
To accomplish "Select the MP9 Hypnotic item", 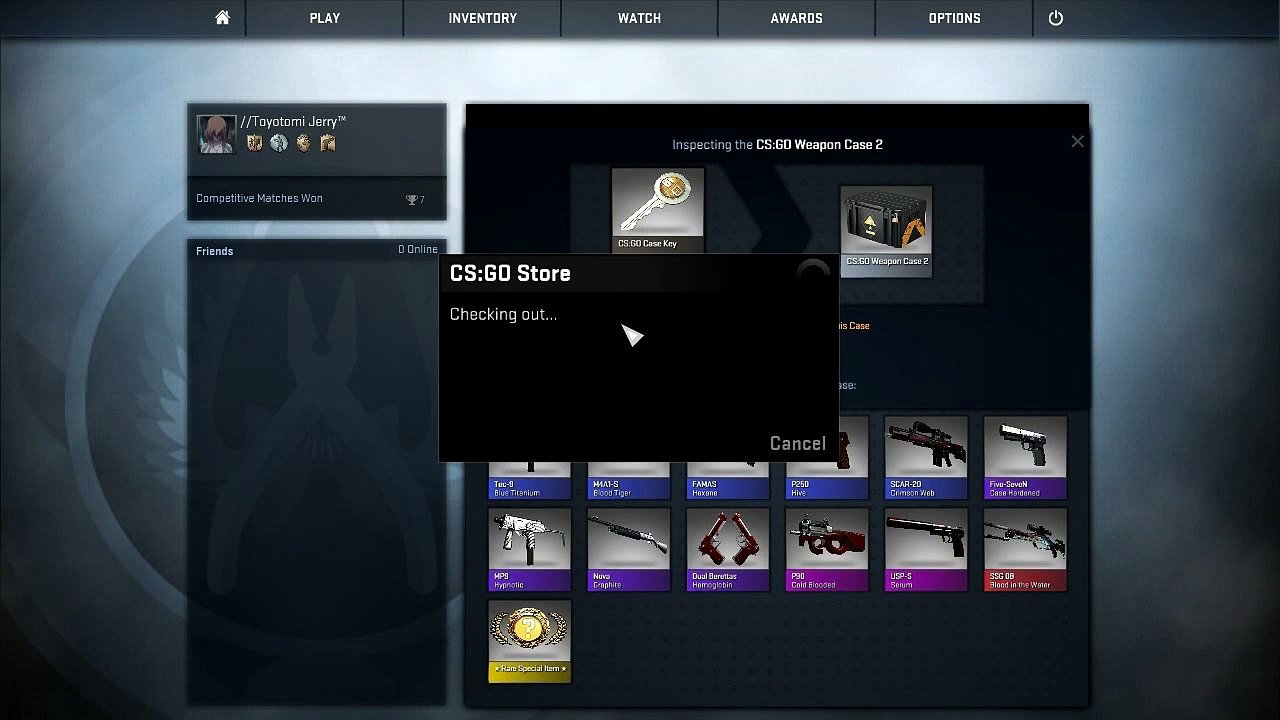I will 529,549.
